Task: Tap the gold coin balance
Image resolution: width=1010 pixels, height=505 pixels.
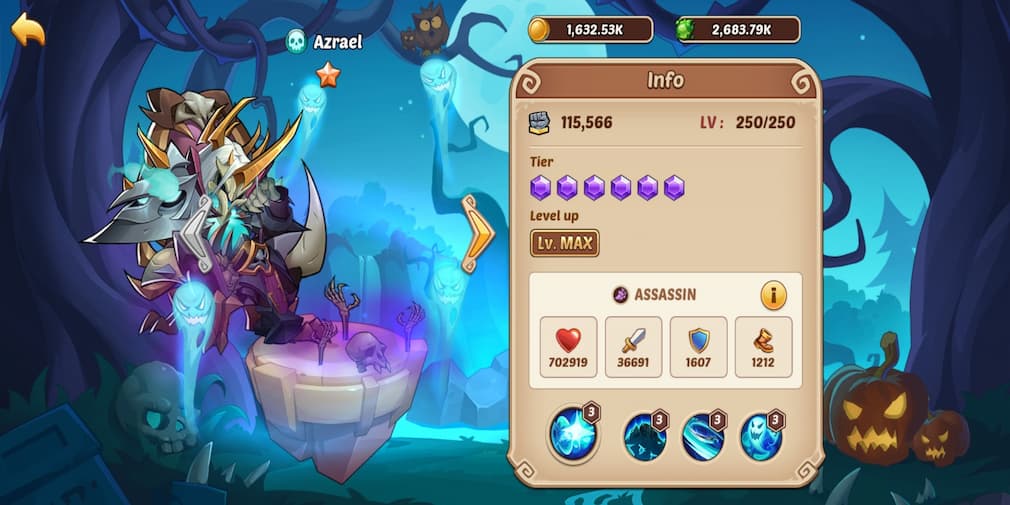Action: coord(591,30)
